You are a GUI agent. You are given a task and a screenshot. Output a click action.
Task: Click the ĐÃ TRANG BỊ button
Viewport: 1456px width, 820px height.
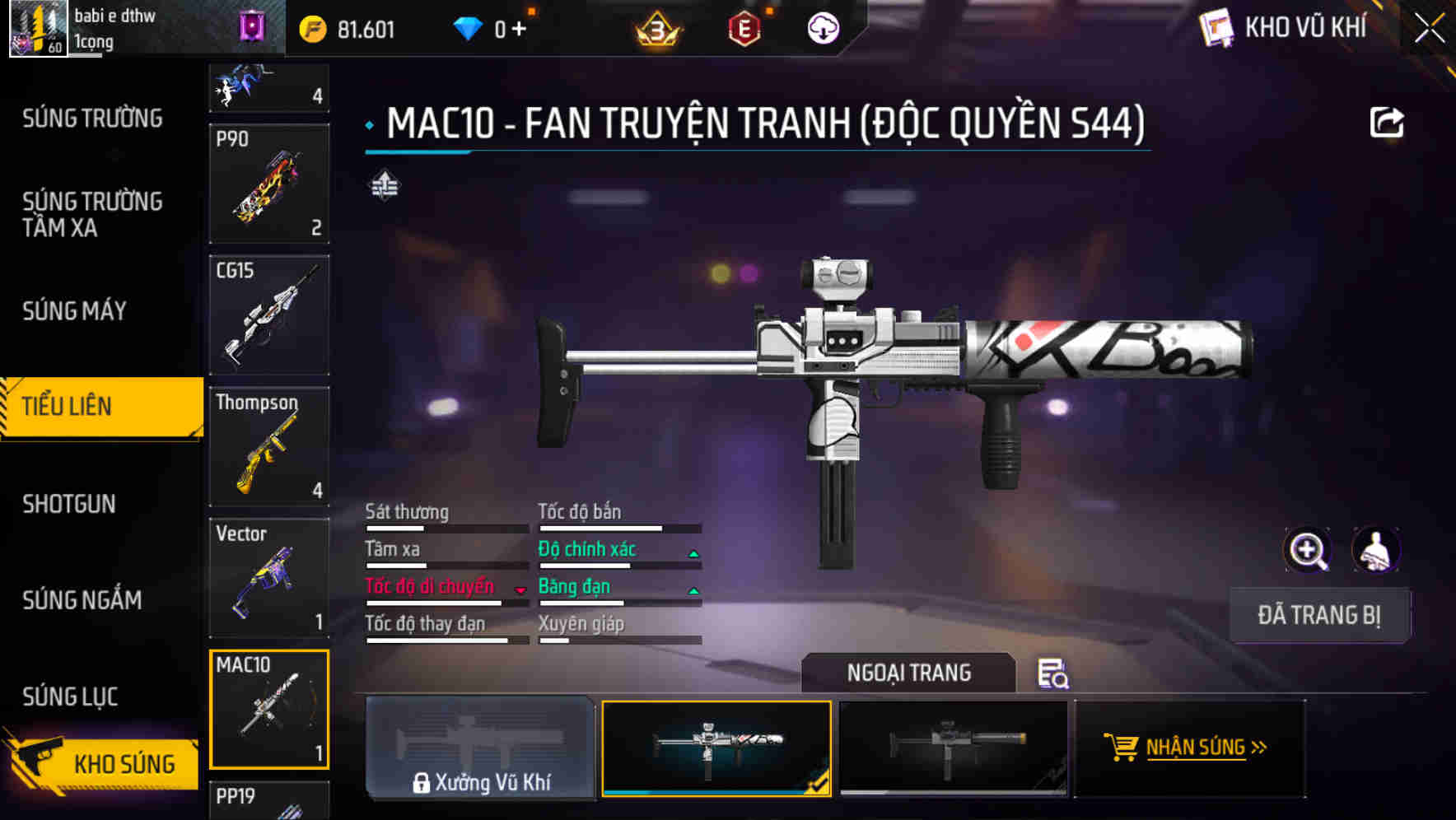coord(1319,615)
